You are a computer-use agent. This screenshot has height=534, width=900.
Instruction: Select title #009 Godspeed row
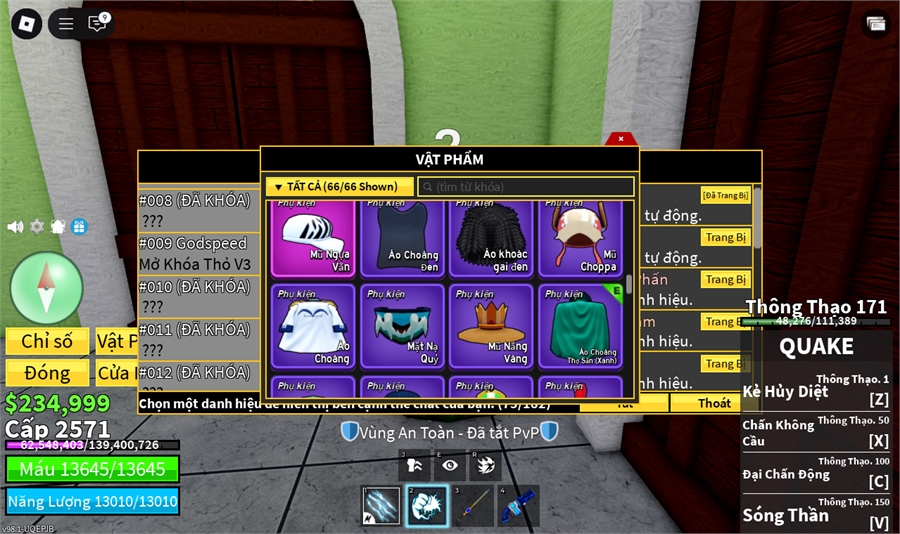pyautogui.click(x=194, y=254)
